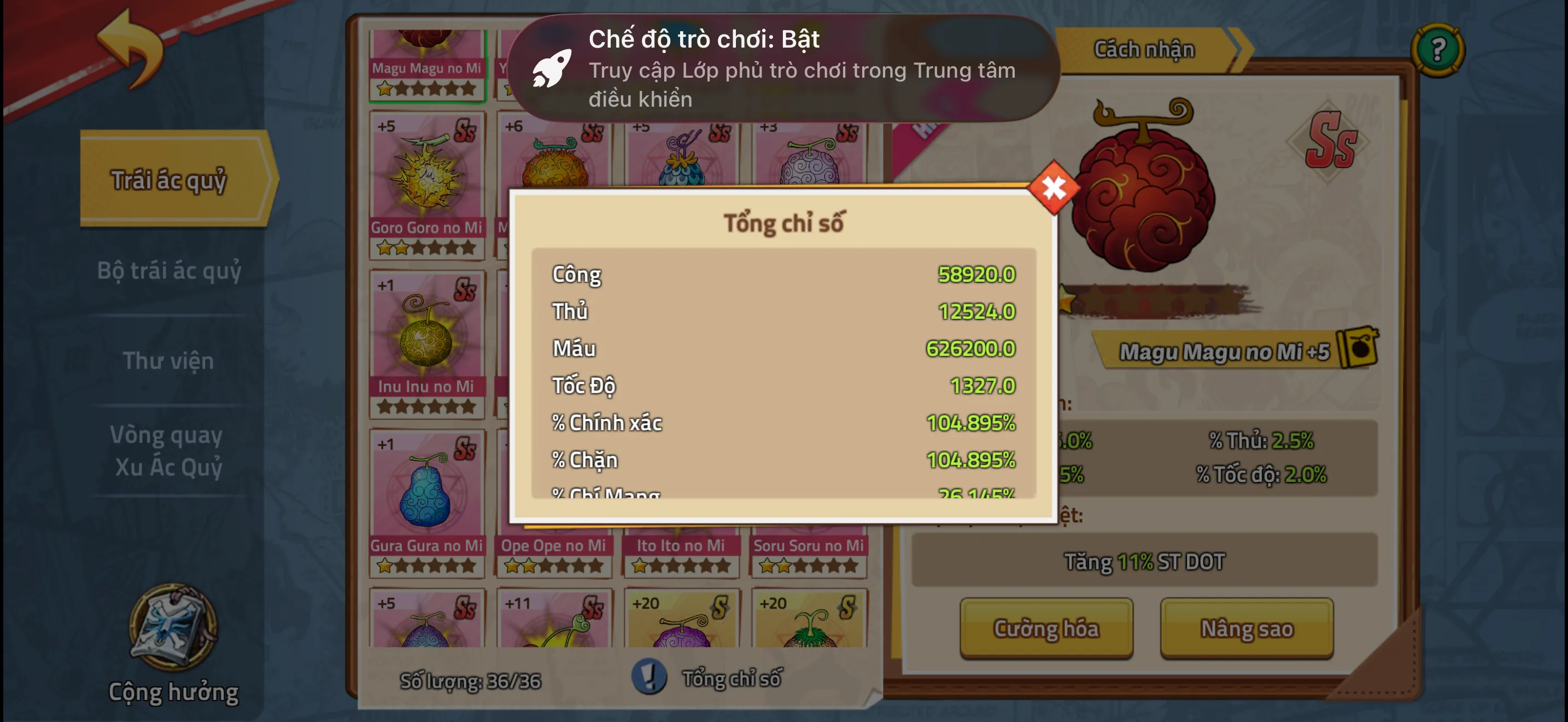Switch to Bộ trái ác quỷ tab

169,270
